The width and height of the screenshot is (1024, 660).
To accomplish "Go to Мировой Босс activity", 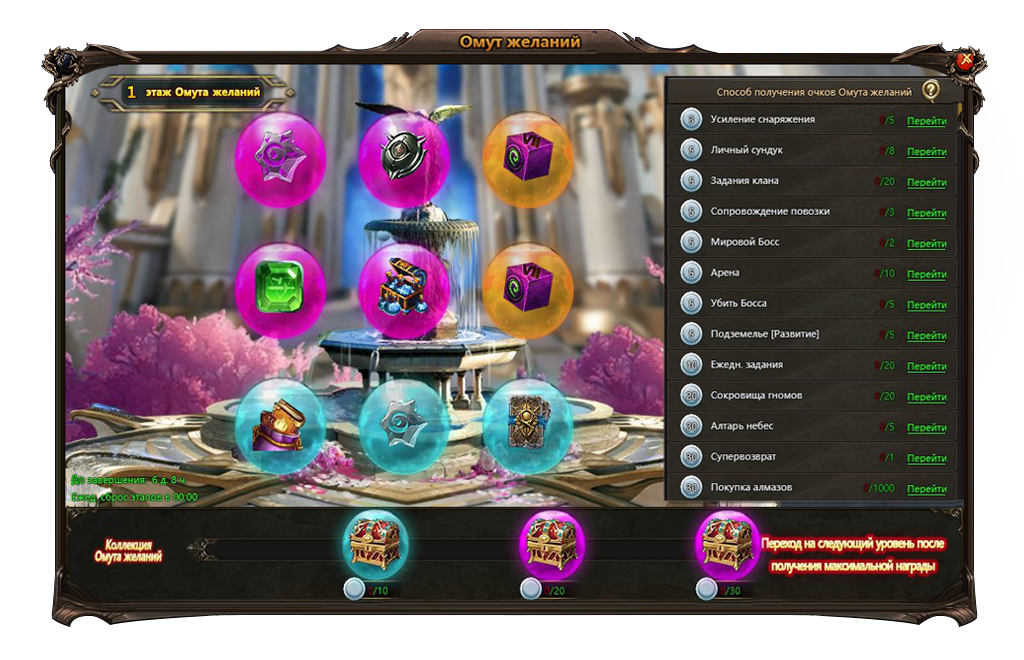I will click(x=926, y=244).
